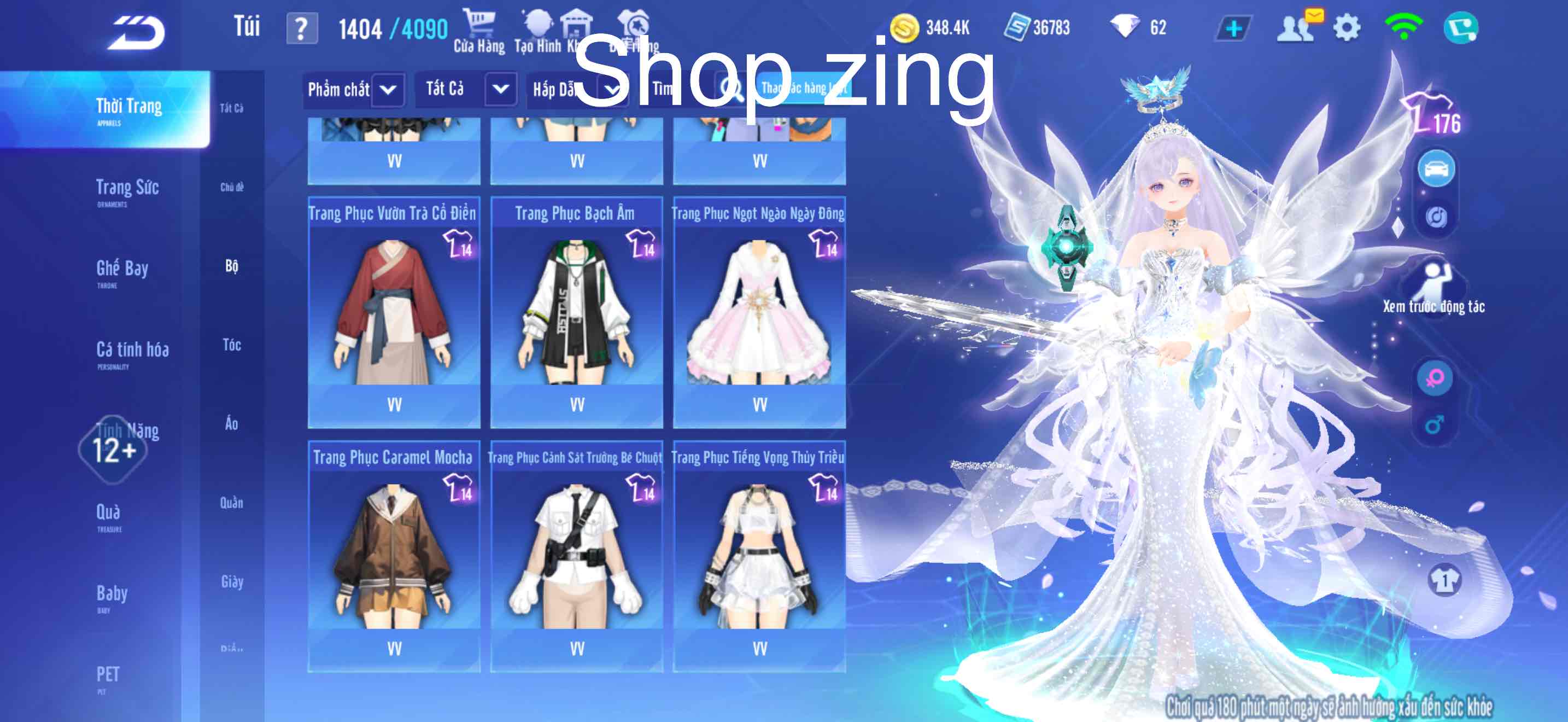Select Trang Phục Caramel Mocha outfit
Image resolution: width=1568 pixels, height=722 pixels.
pyautogui.click(x=394, y=555)
